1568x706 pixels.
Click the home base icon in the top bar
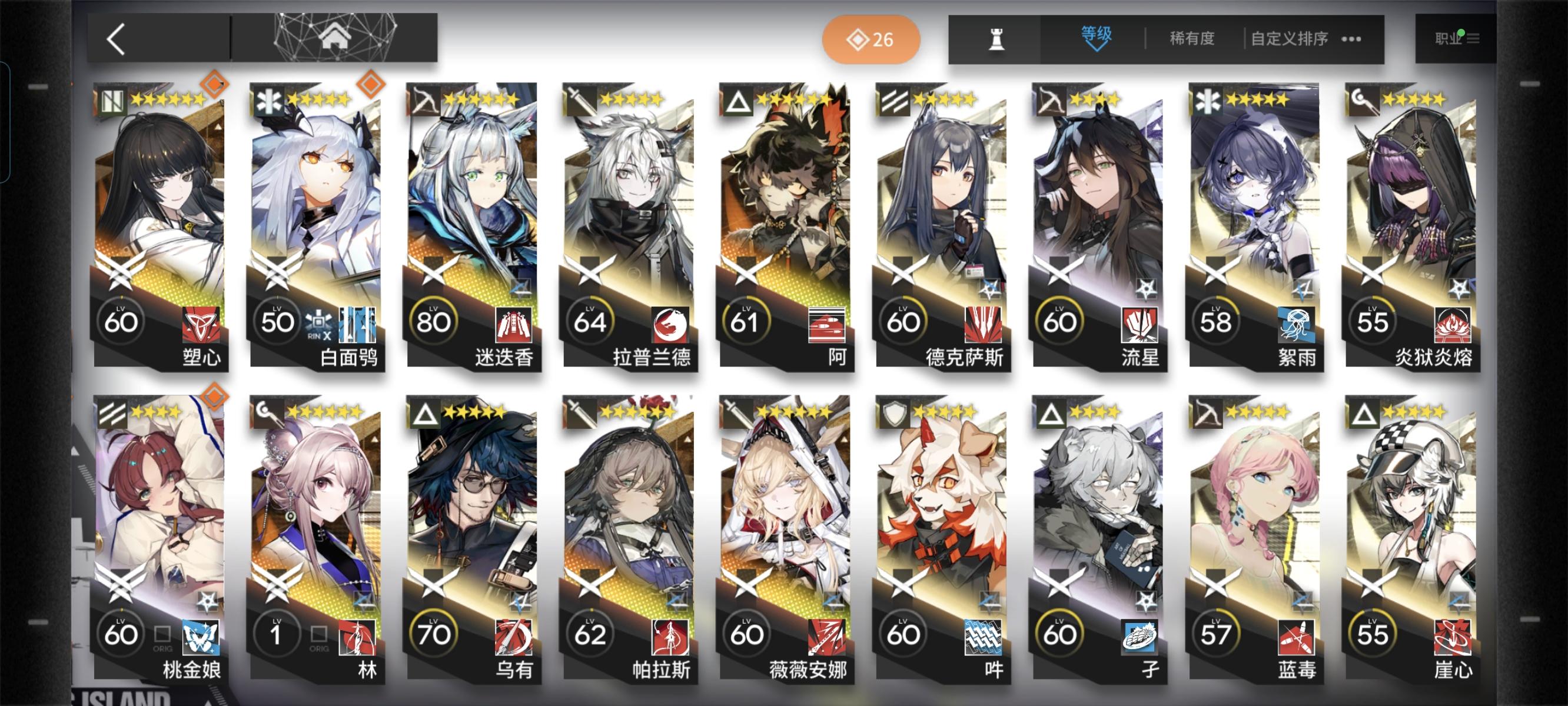click(332, 38)
